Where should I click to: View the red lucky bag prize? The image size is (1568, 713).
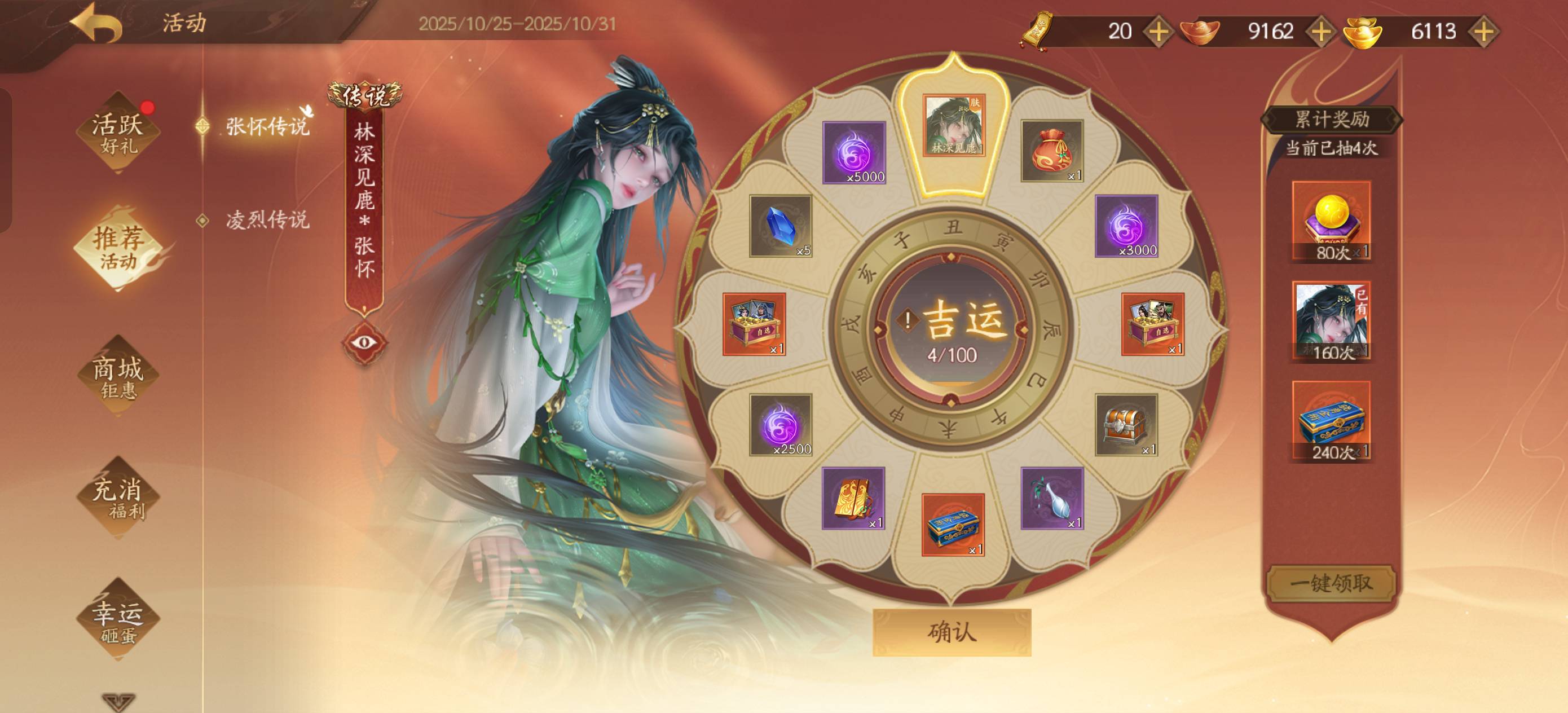coord(1051,151)
